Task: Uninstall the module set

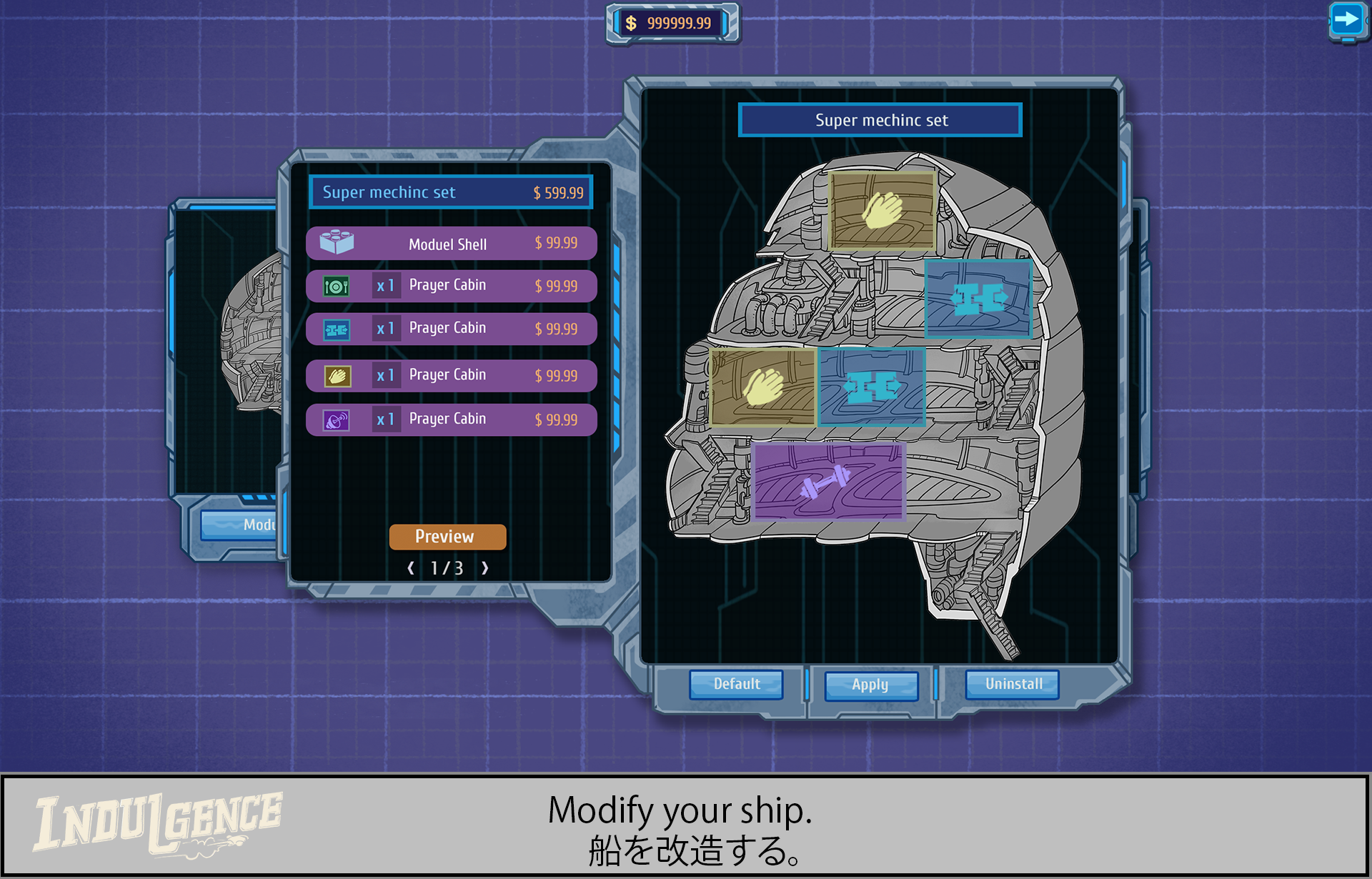Action: point(1013,684)
